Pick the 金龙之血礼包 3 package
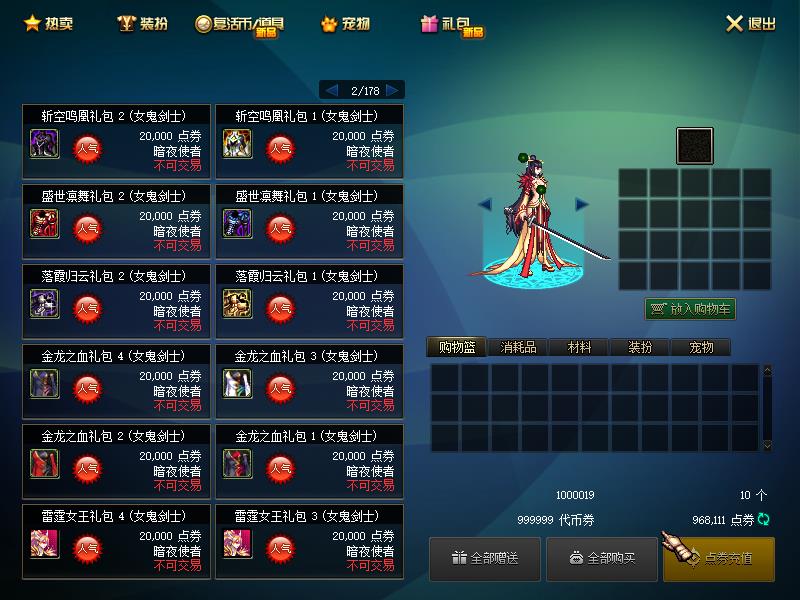Screen dimensions: 800x600 (310, 382)
